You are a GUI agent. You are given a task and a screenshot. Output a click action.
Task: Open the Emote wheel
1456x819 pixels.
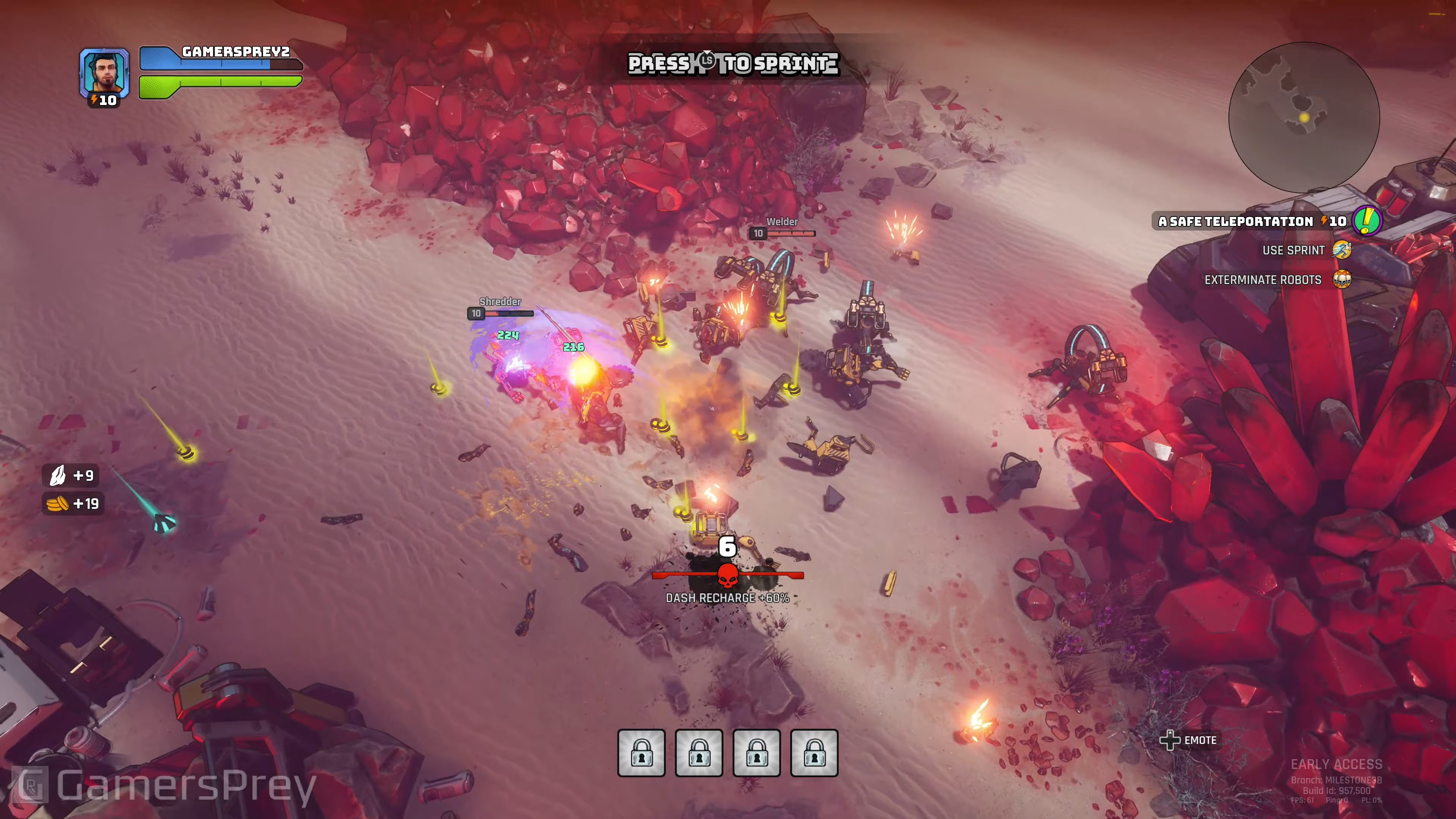coord(1189,740)
